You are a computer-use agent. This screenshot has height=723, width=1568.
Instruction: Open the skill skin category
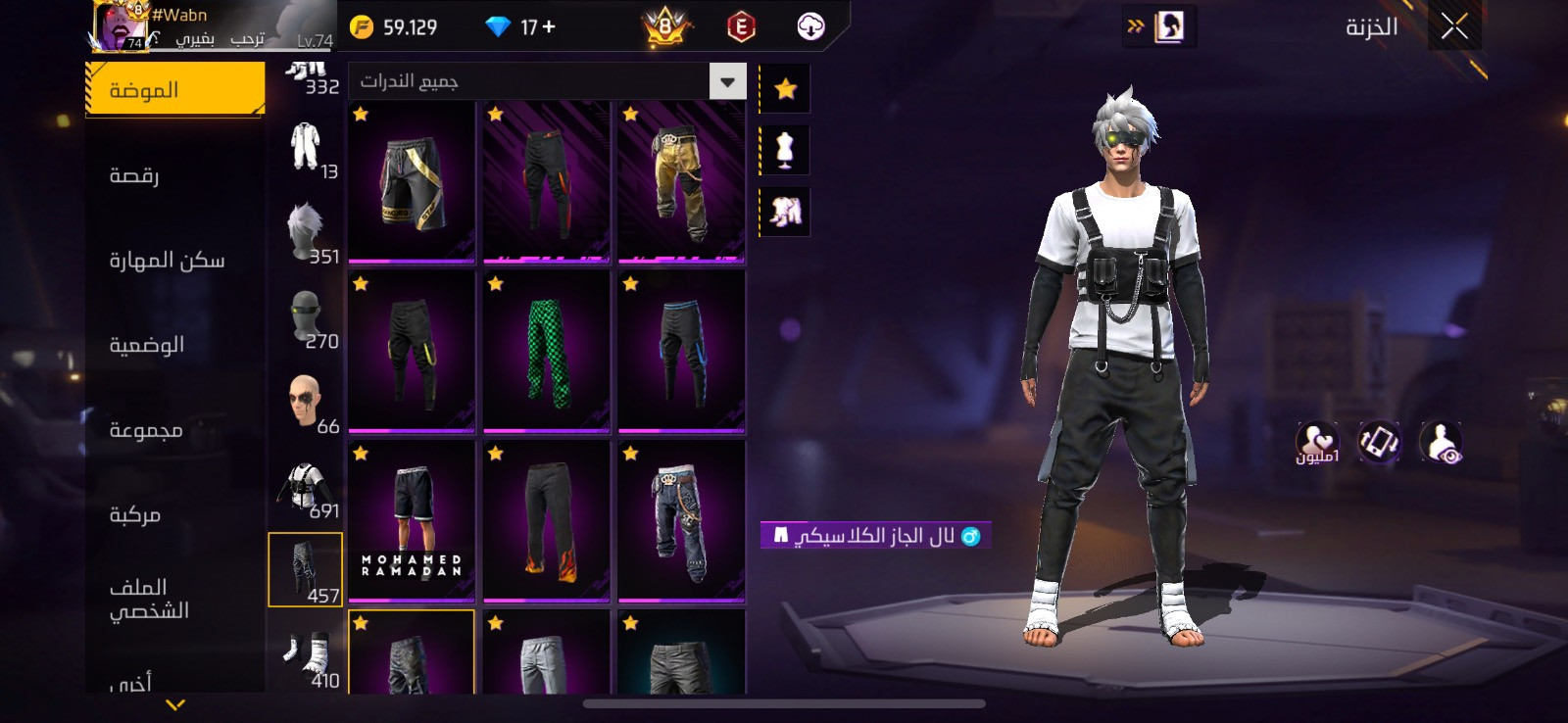point(167,261)
